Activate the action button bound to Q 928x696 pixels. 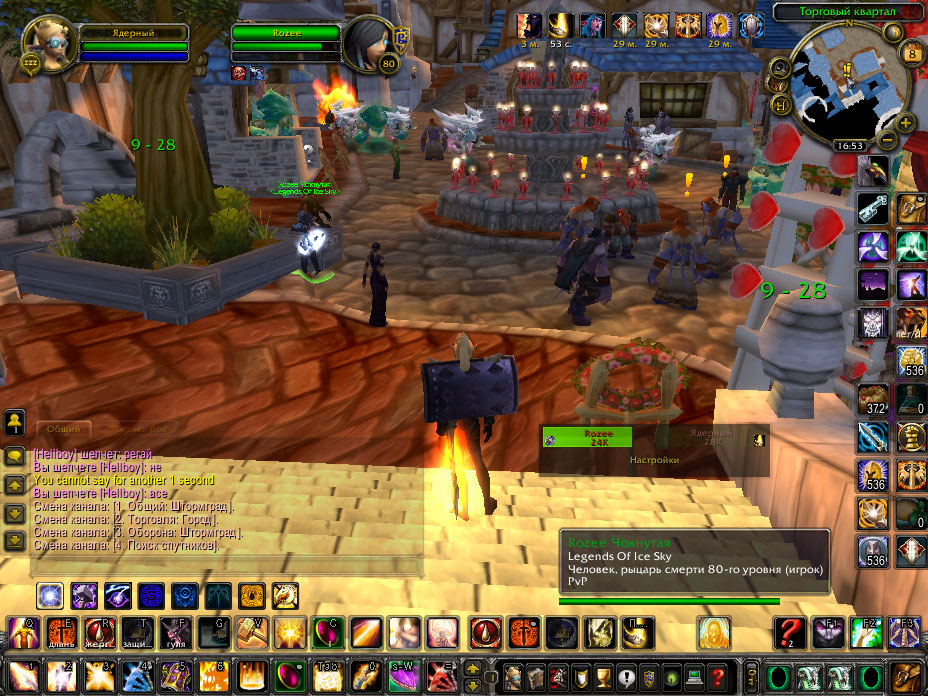click(24, 633)
